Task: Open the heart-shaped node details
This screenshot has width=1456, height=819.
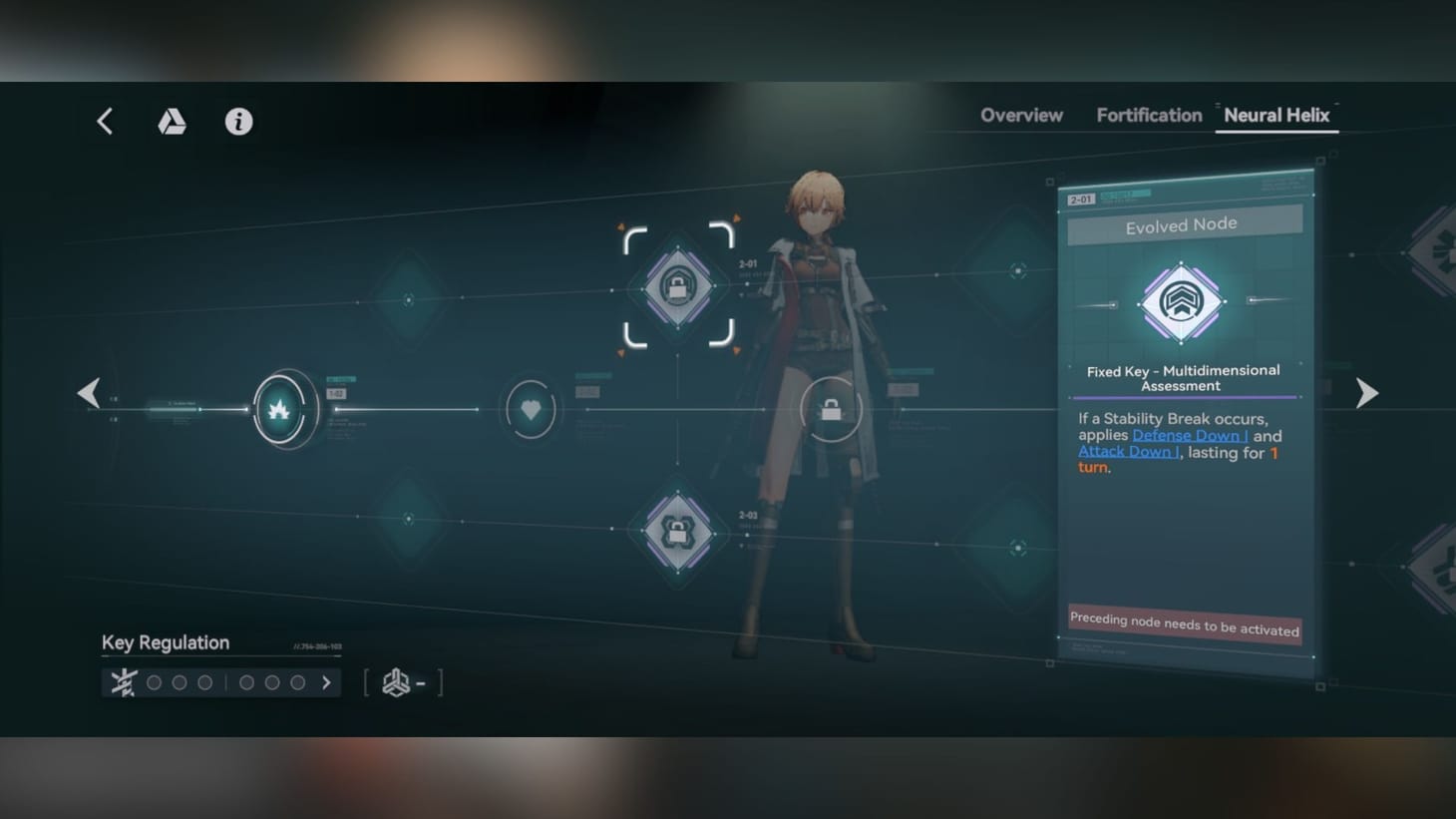Action: point(531,409)
